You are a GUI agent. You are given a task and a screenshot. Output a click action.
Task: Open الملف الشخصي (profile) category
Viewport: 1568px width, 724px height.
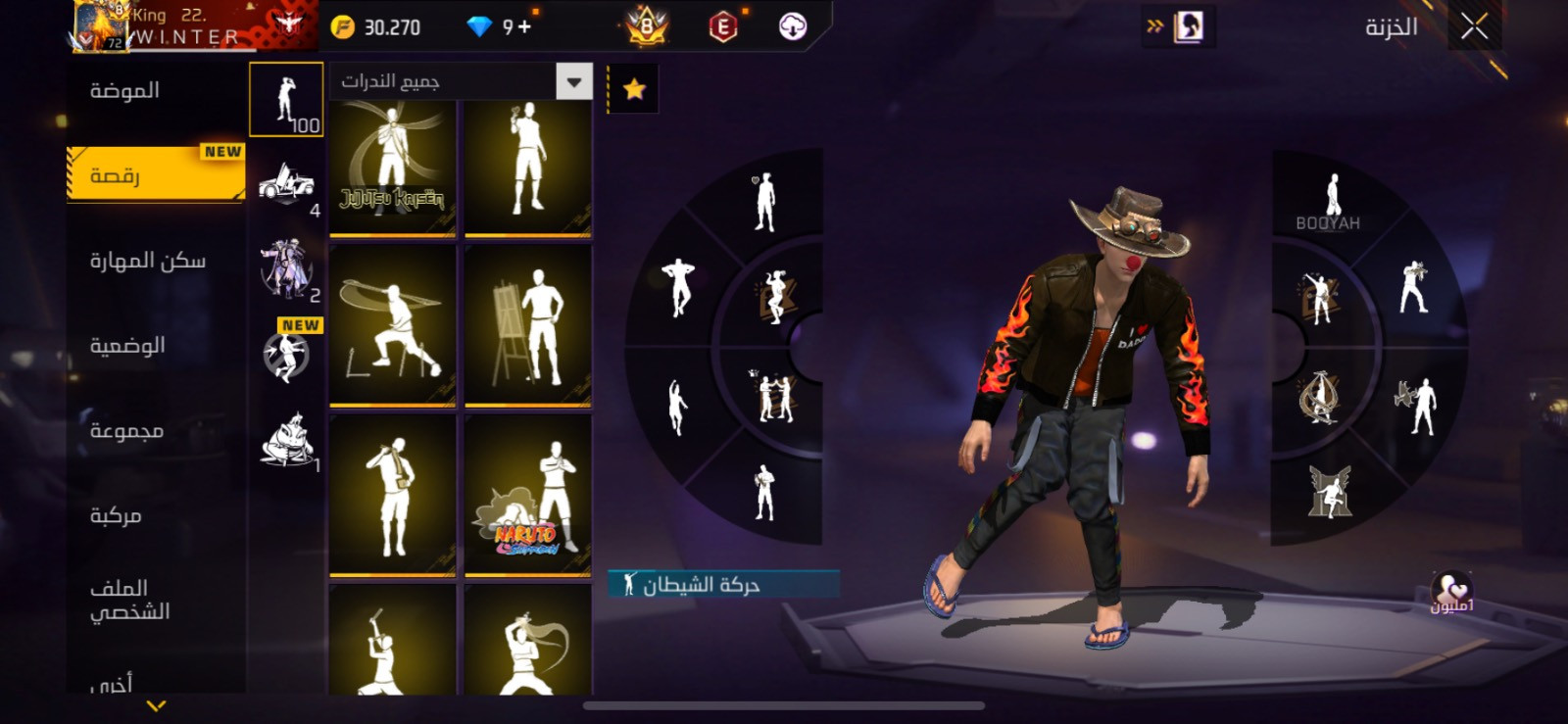[x=129, y=600]
